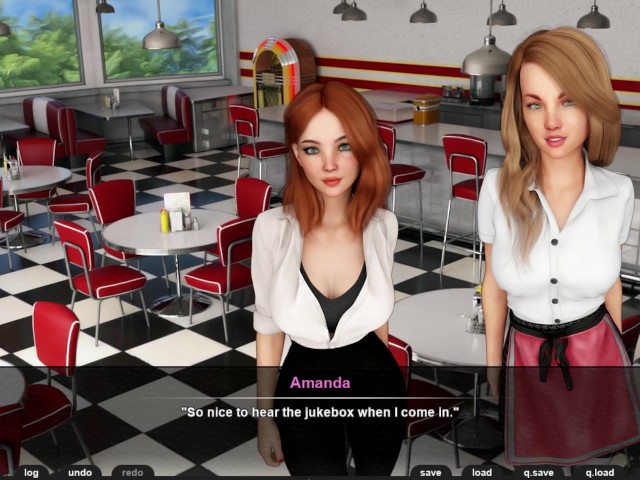The width and height of the screenshot is (640, 480).
Task: Advance Amanda's jukebox dialogue line
Action: click(319, 411)
